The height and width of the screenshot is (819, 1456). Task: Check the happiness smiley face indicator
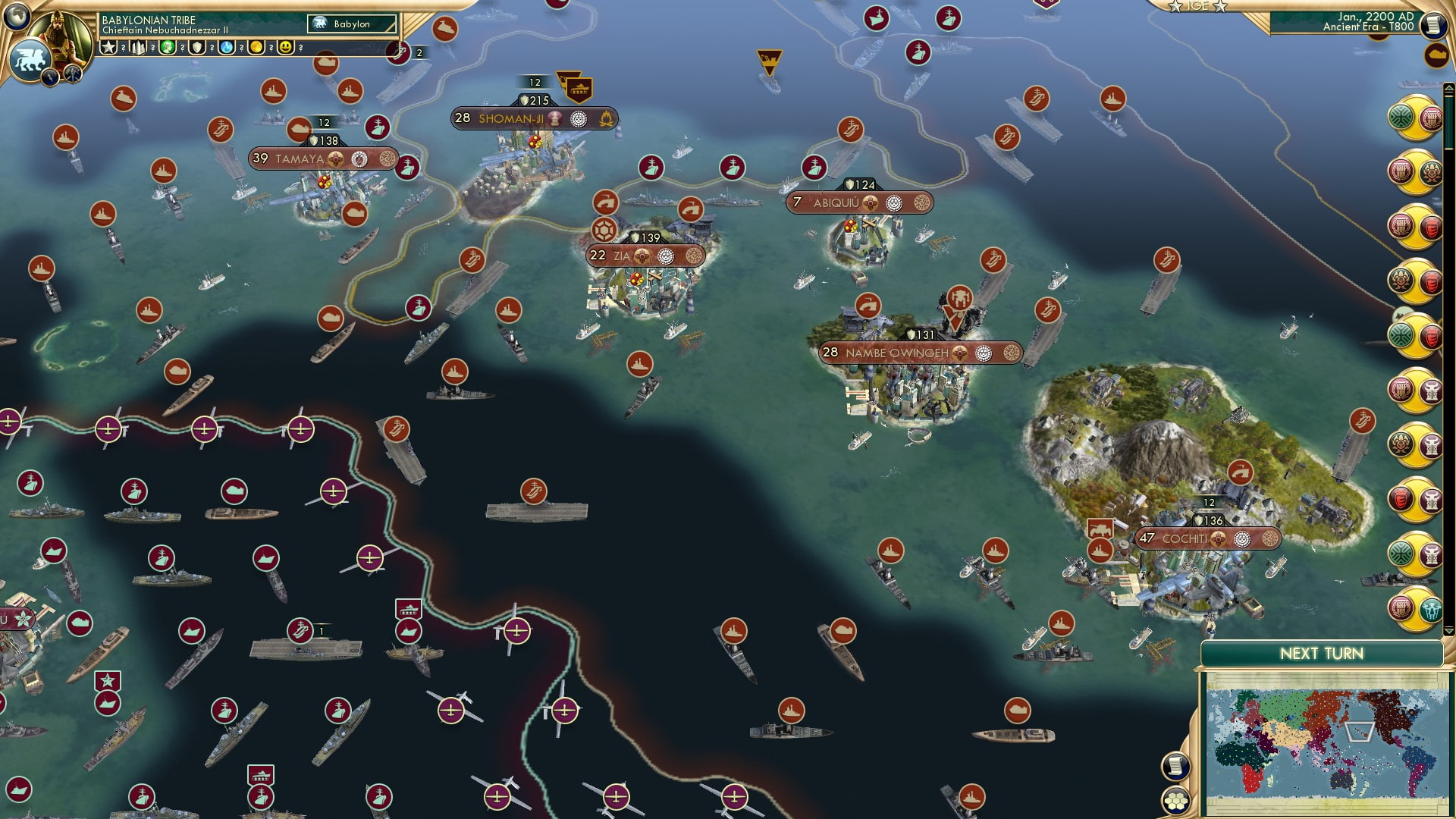(285, 47)
